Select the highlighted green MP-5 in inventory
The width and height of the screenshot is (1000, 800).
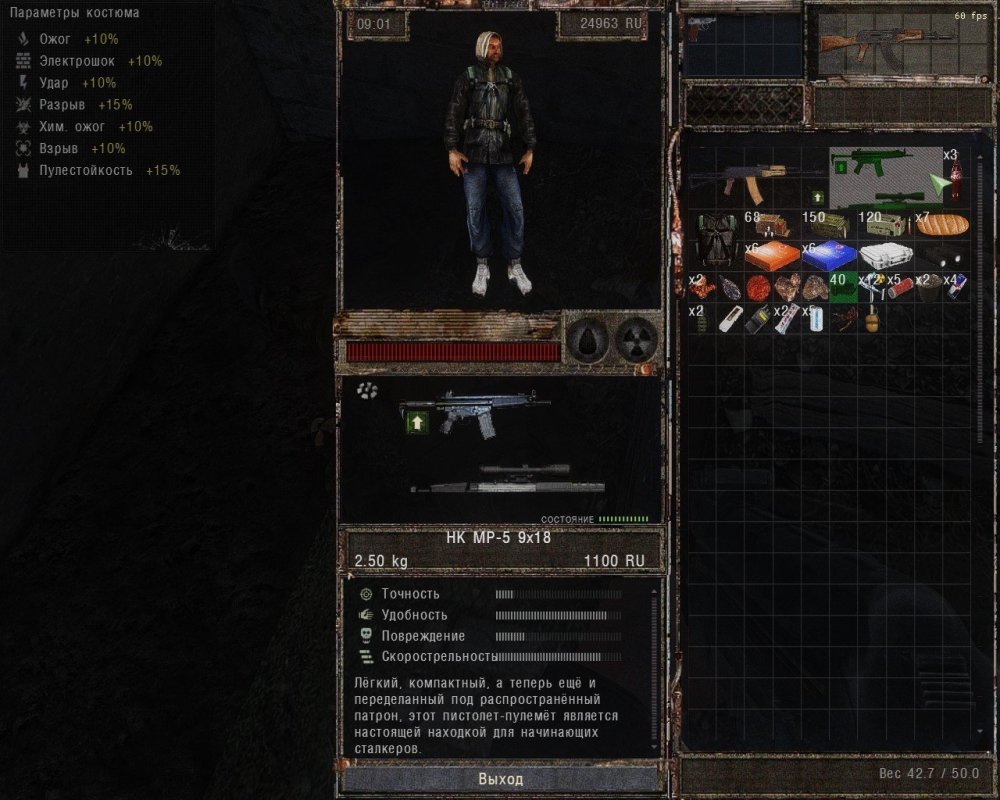pos(872,163)
